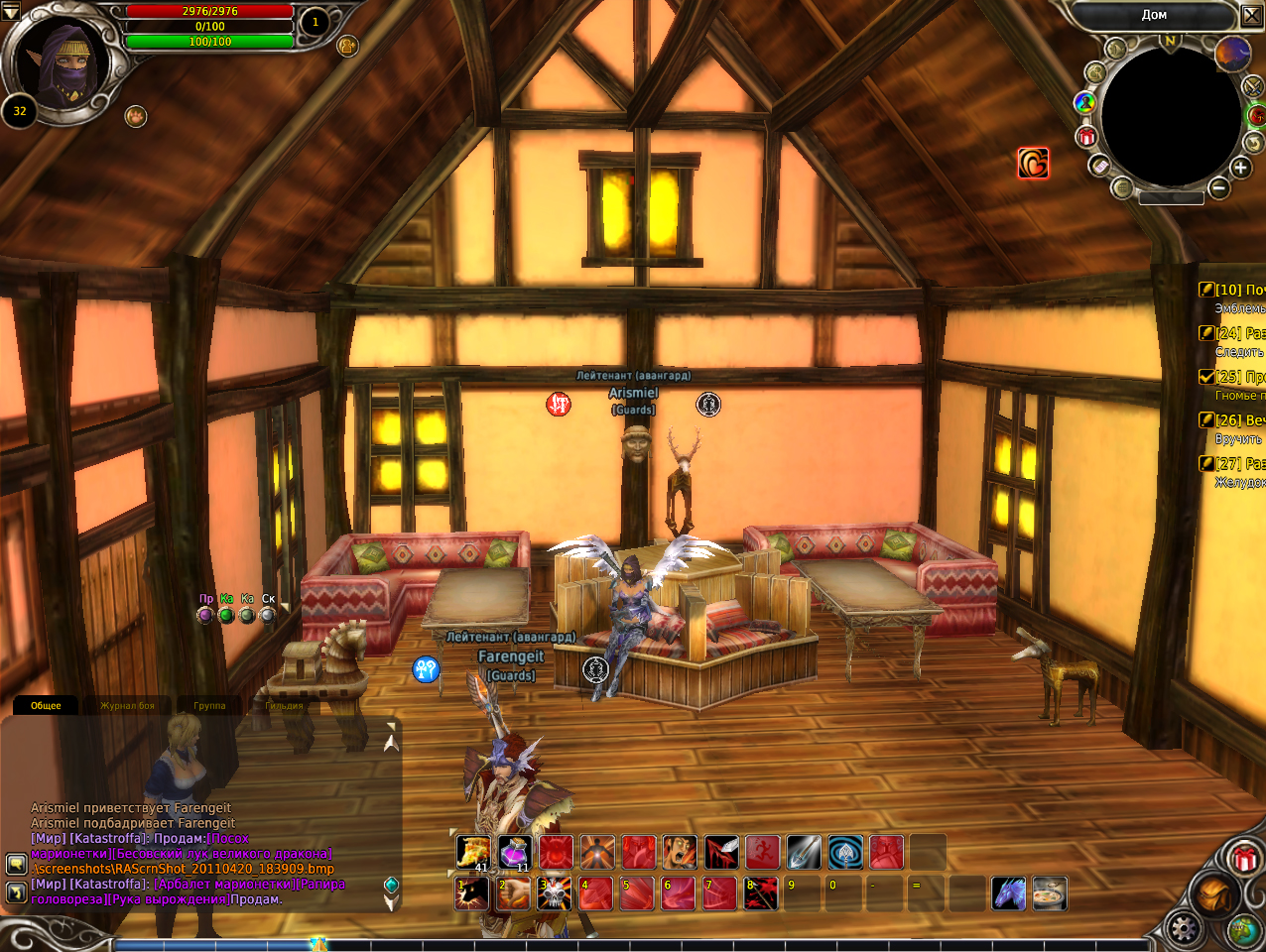Screen dimensions: 1266x952
Task: Open the rainbow character icon on the minimap
Action: (x=1084, y=102)
